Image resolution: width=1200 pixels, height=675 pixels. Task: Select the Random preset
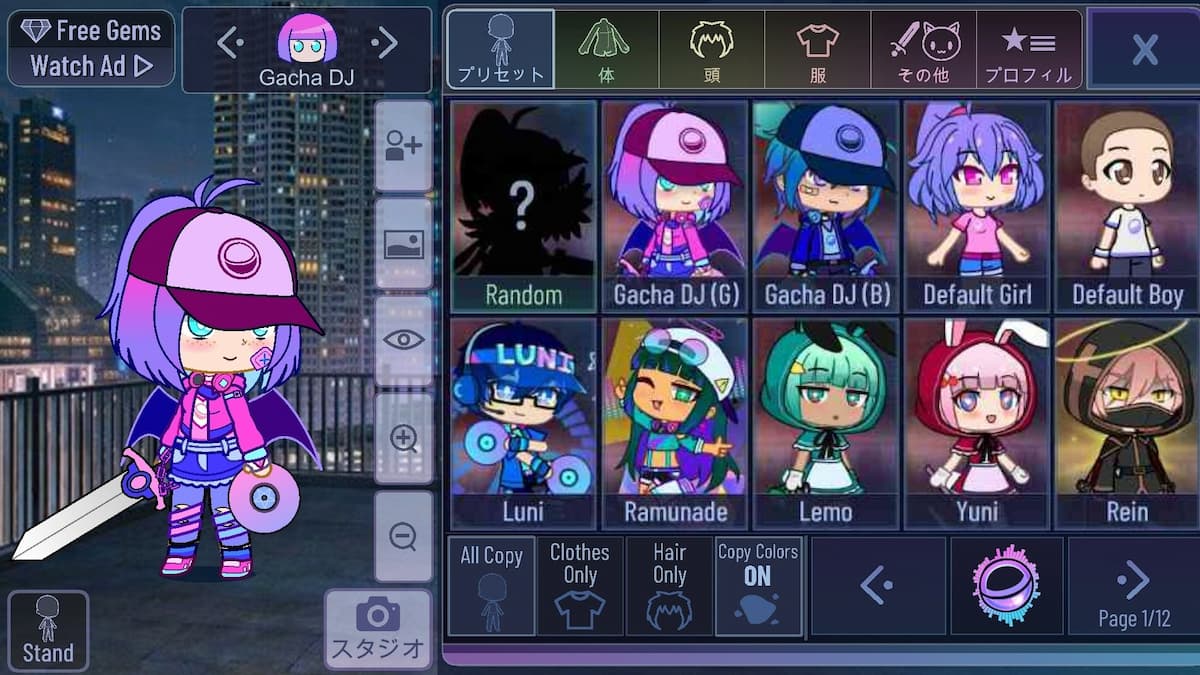pos(523,207)
